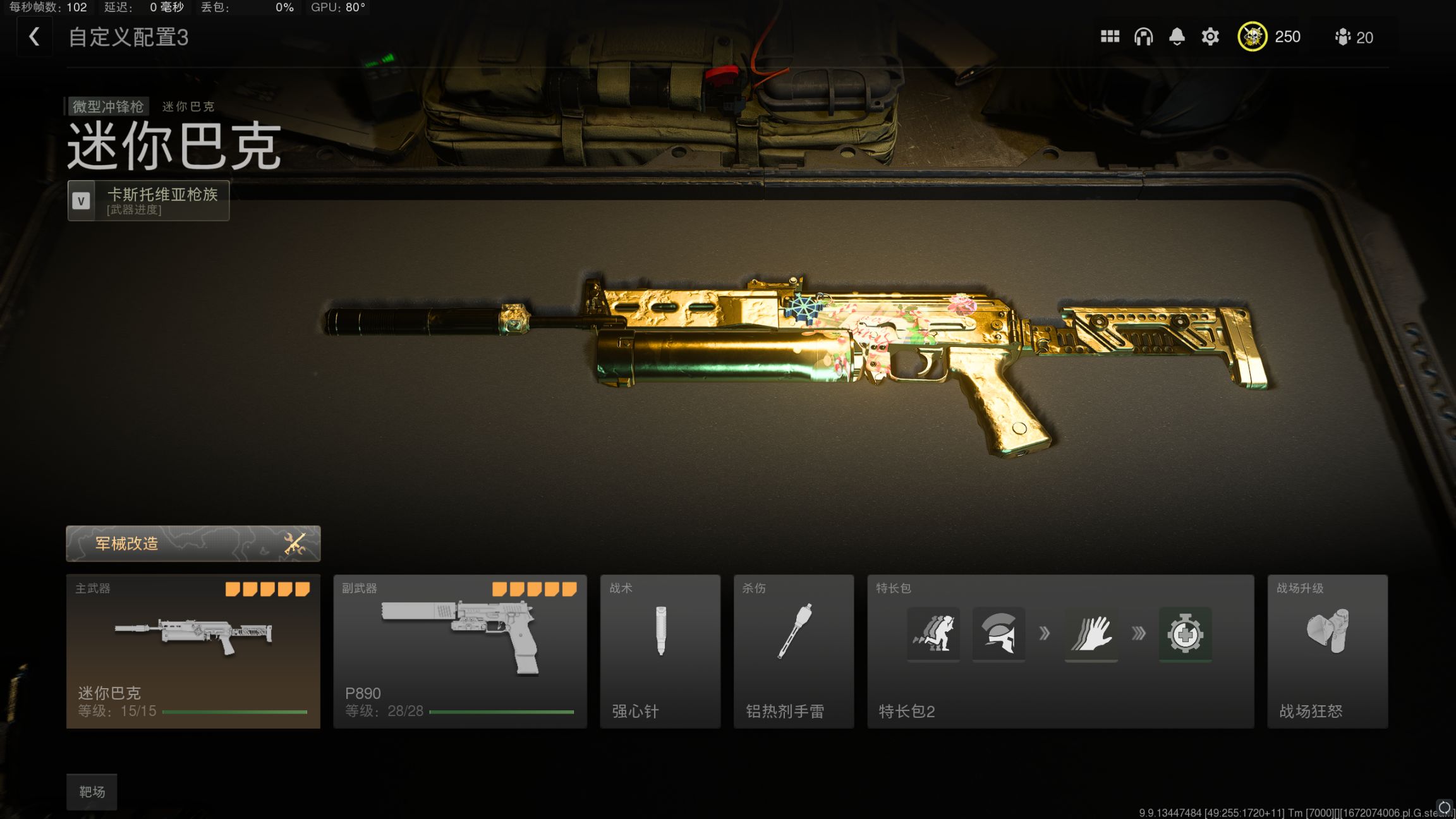Open the social party icon showing 20

pos(1354,37)
